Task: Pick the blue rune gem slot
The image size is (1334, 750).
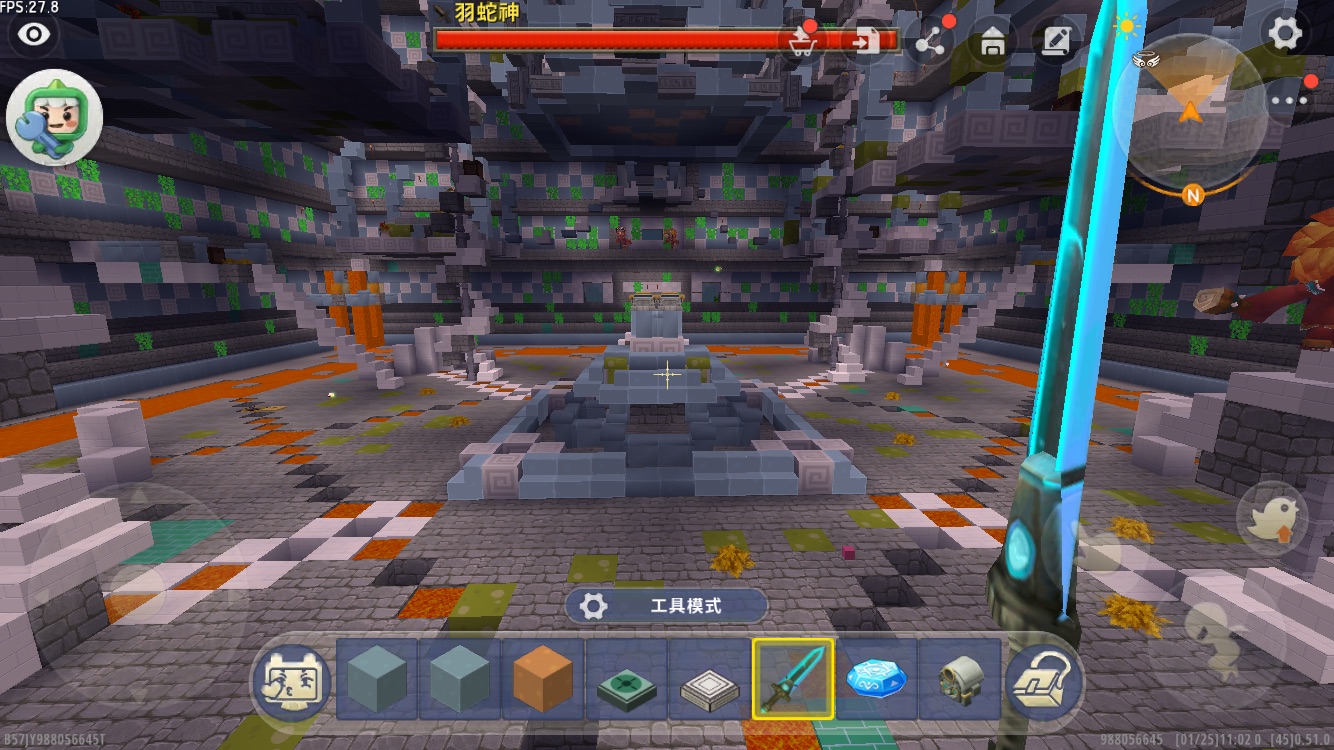Action: [x=876, y=680]
